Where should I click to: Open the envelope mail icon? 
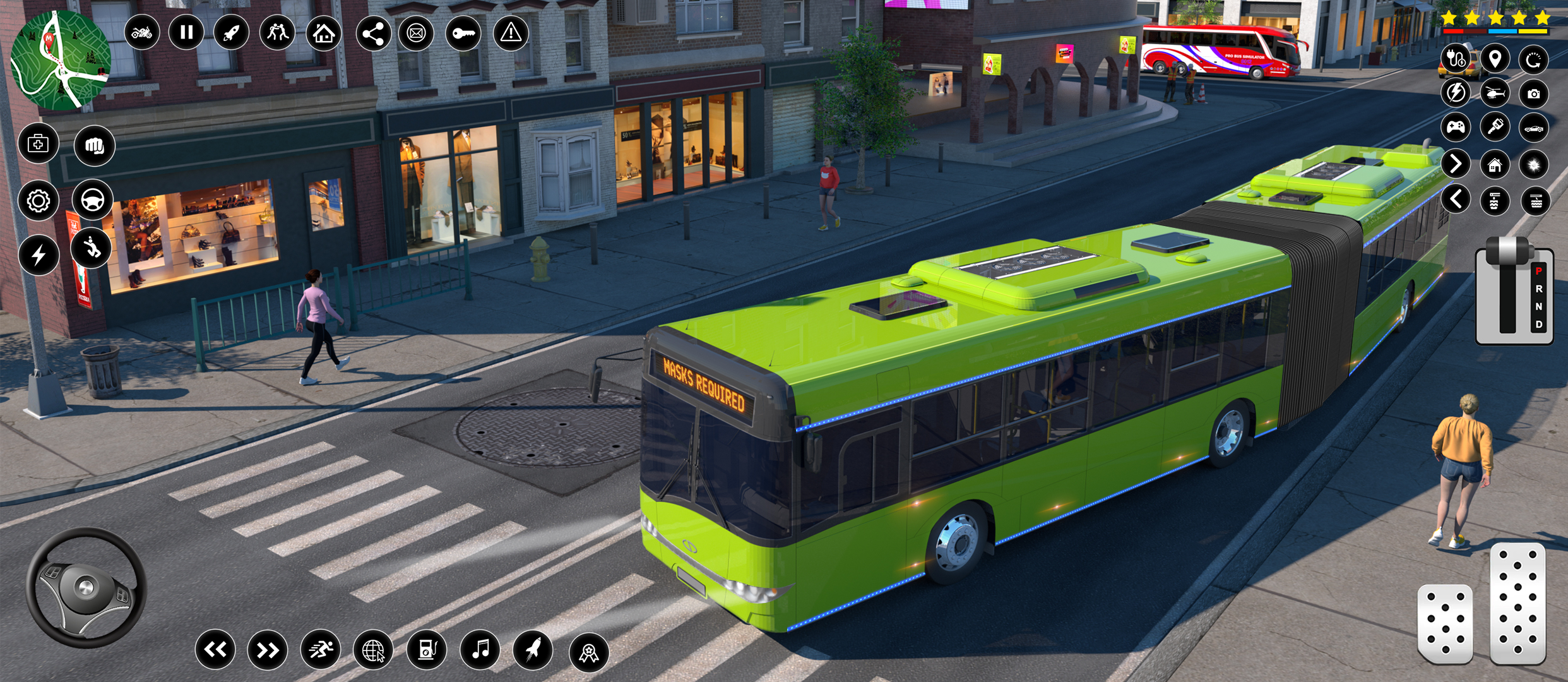click(417, 33)
